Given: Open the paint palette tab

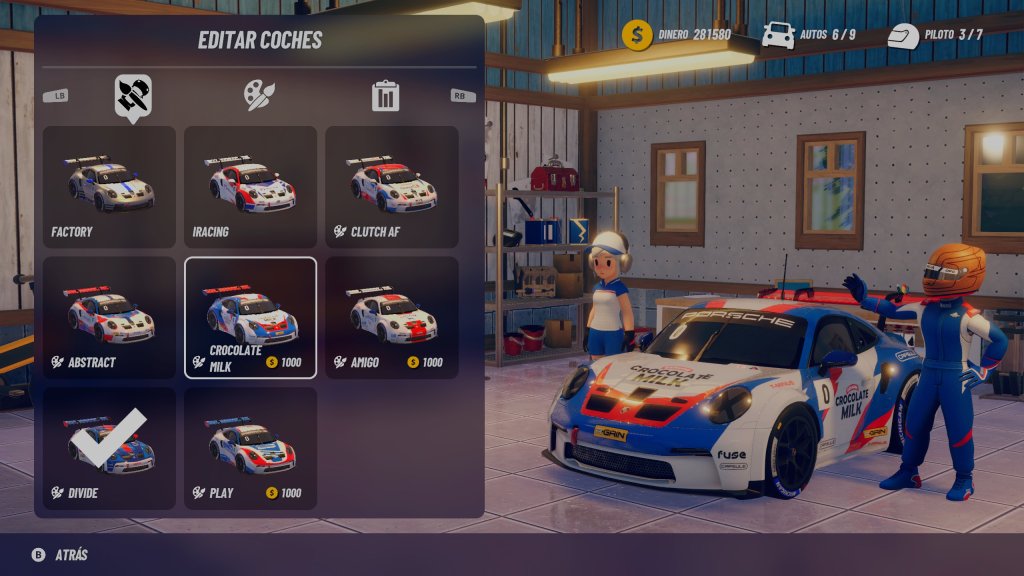Looking at the screenshot, I should pos(259,95).
